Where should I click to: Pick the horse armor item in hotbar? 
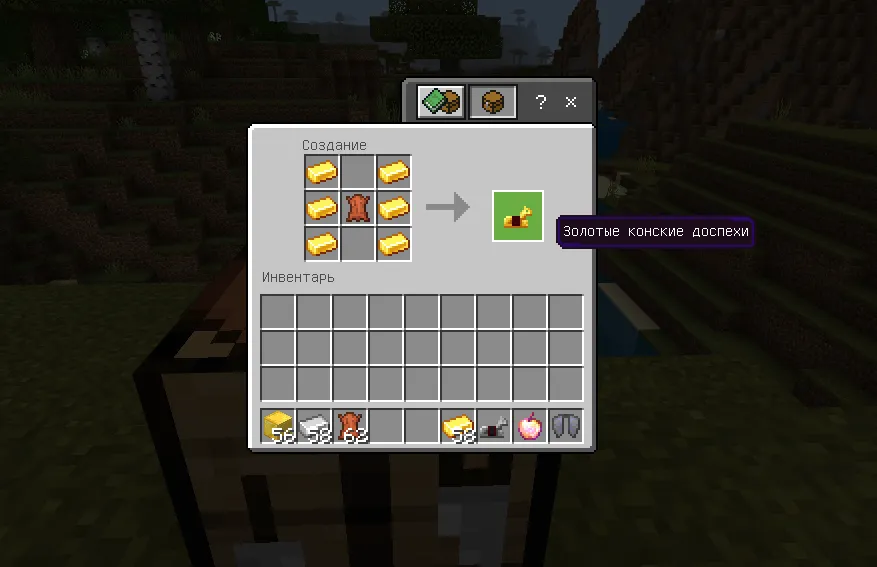click(494, 427)
